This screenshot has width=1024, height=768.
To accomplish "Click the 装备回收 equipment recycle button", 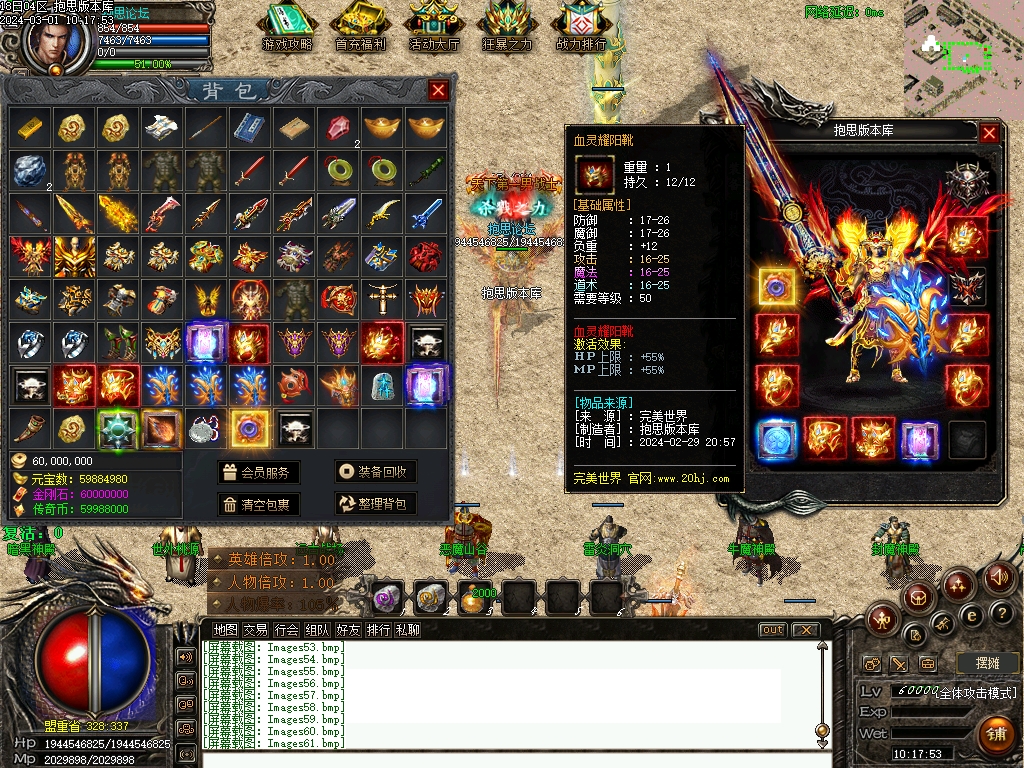I will (375, 473).
